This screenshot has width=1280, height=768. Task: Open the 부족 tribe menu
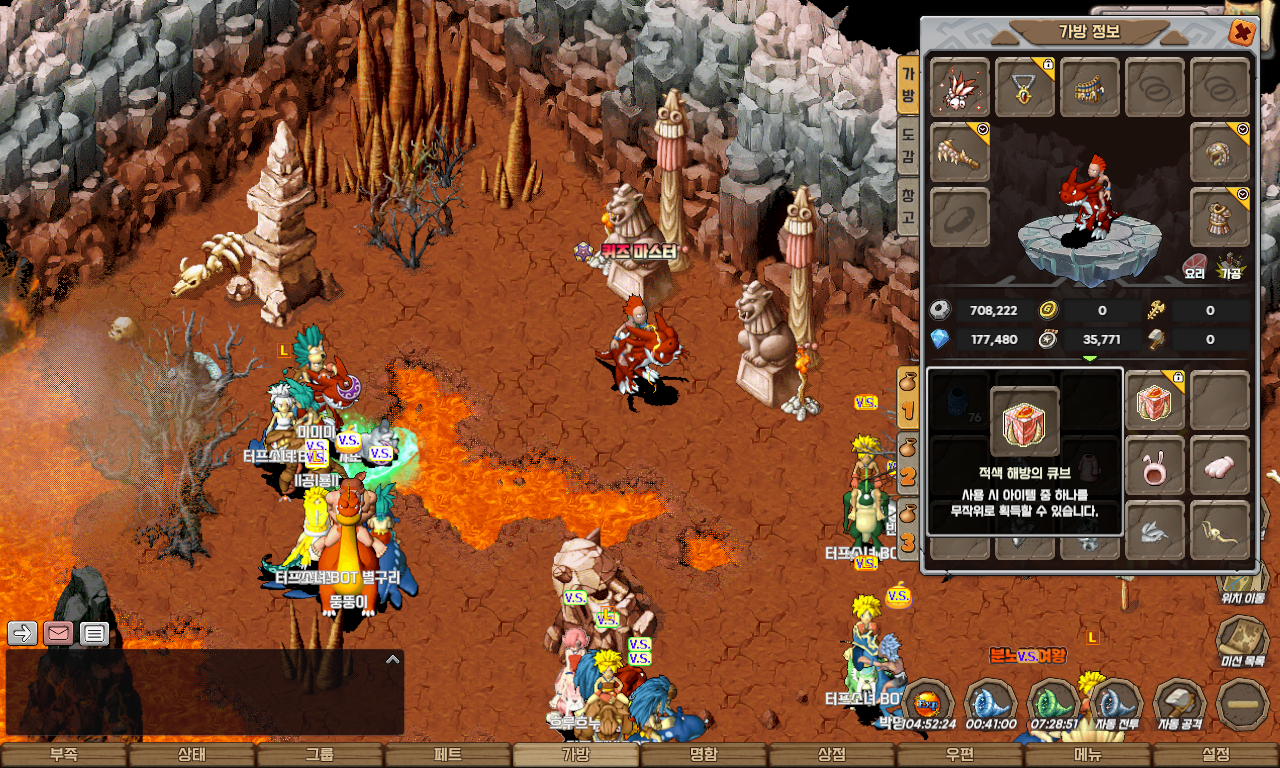[64, 755]
